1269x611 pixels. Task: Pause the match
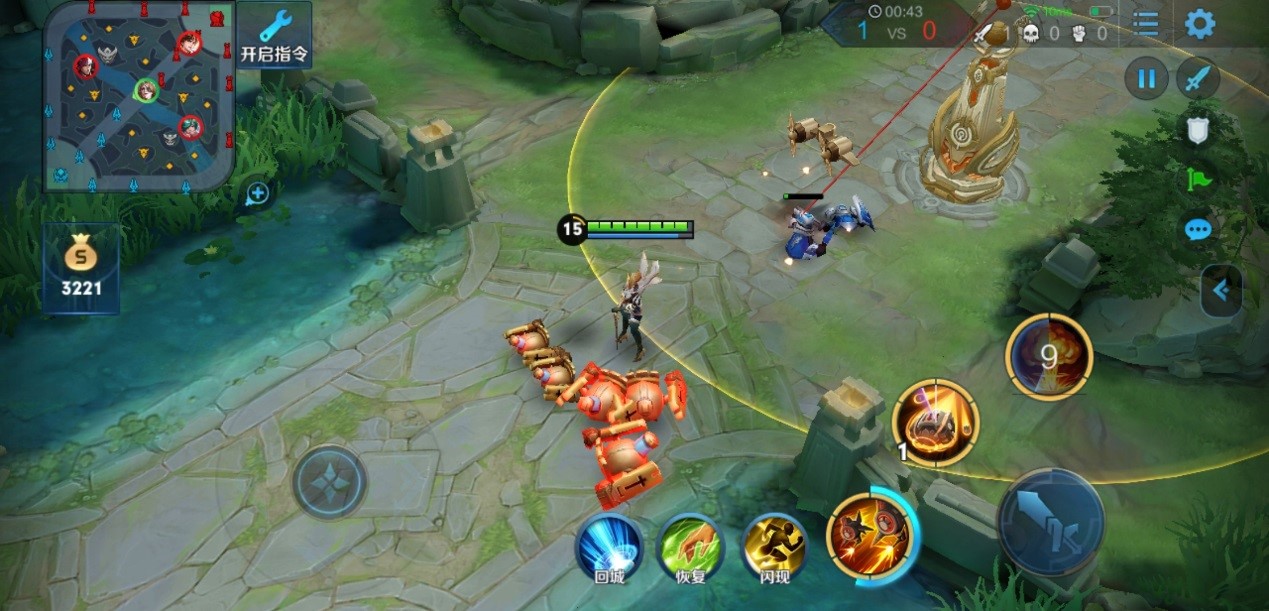(1146, 79)
